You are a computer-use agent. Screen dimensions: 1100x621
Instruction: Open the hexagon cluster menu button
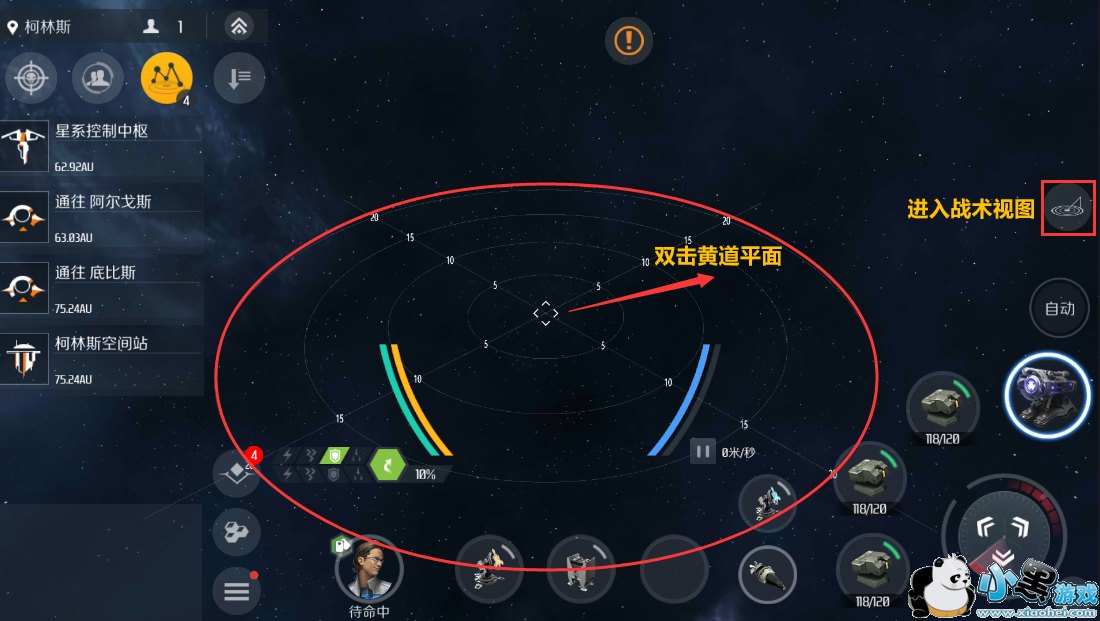(237, 531)
